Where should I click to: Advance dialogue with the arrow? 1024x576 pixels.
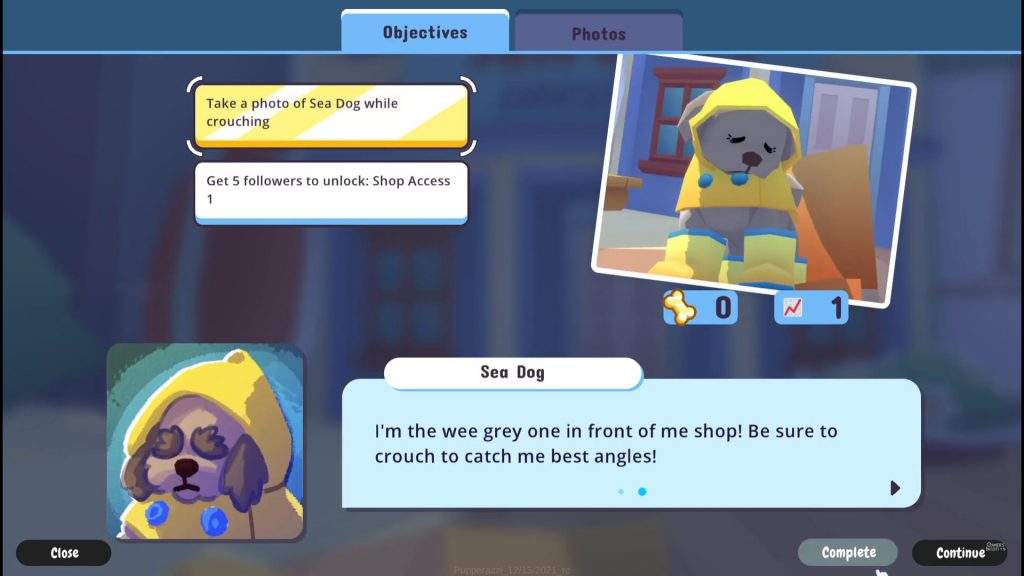click(x=895, y=488)
